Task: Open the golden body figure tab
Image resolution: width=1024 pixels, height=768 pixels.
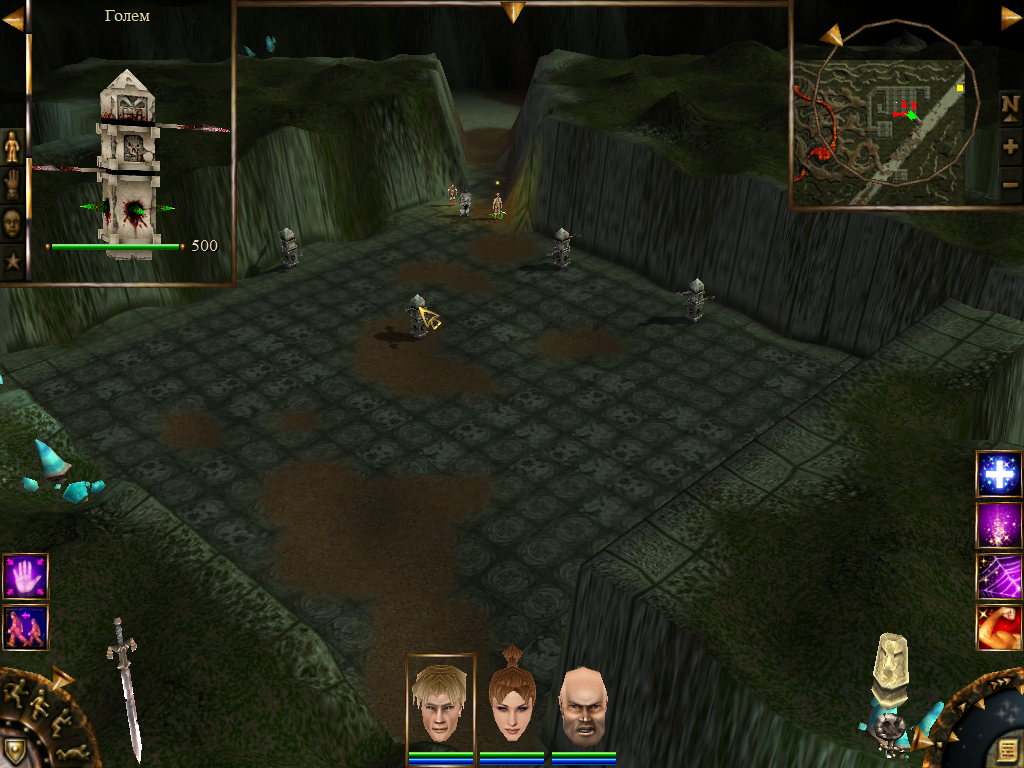Action: click(x=13, y=147)
